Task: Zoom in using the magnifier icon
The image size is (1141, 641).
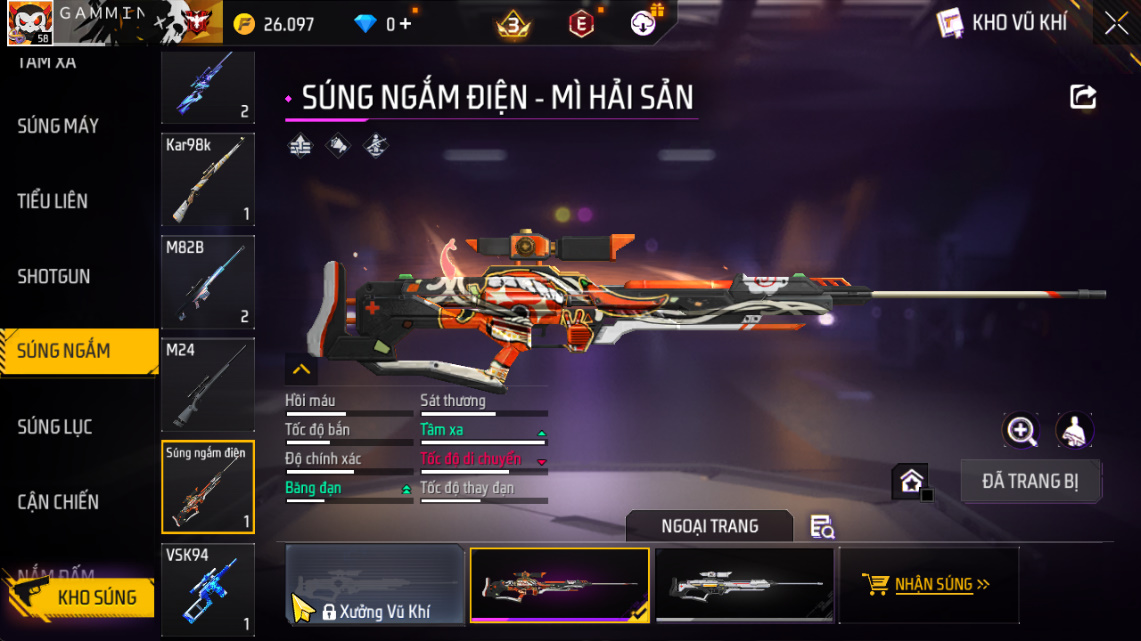Action: pyautogui.click(x=1021, y=431)
